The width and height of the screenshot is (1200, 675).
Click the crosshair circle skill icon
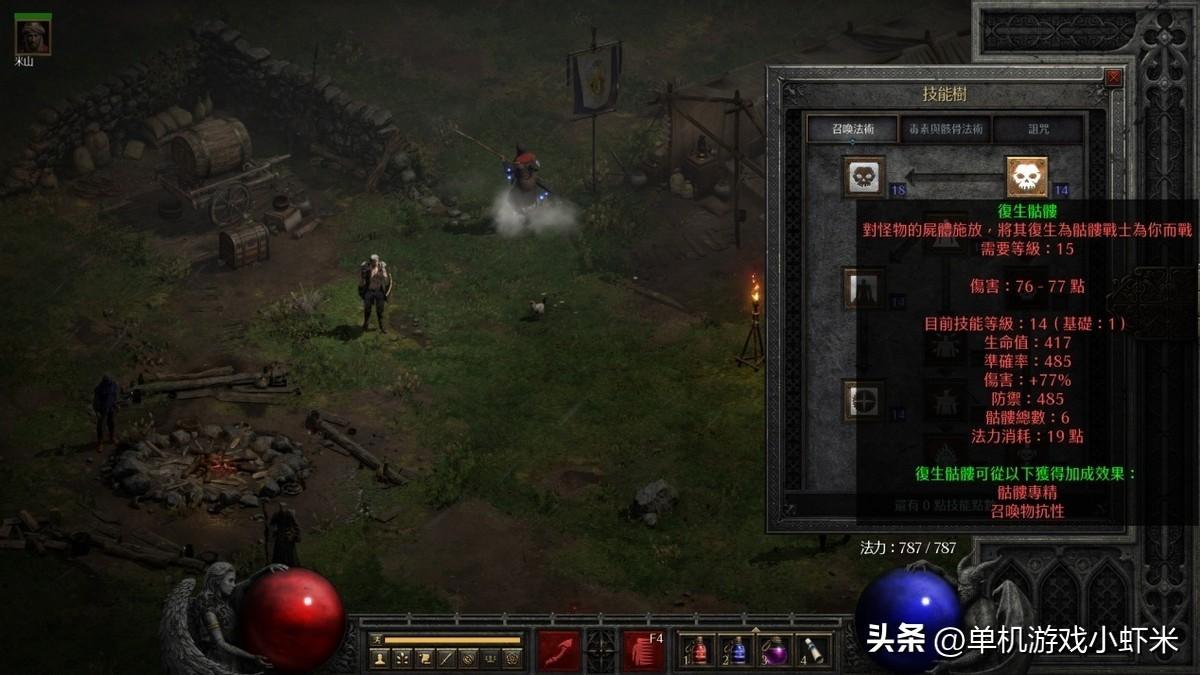862,400
